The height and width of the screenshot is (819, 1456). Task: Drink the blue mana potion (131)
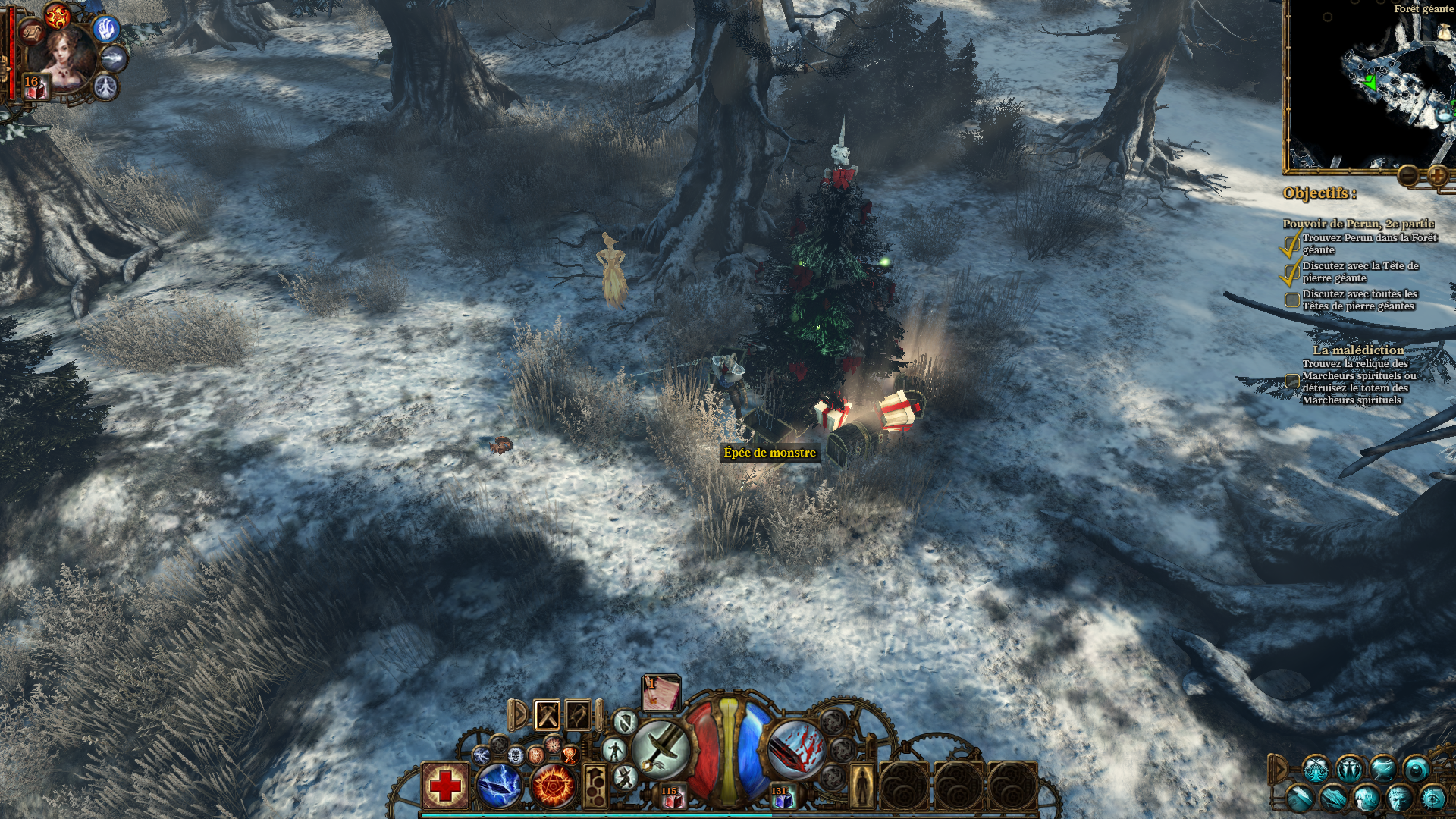coord(780,796)
